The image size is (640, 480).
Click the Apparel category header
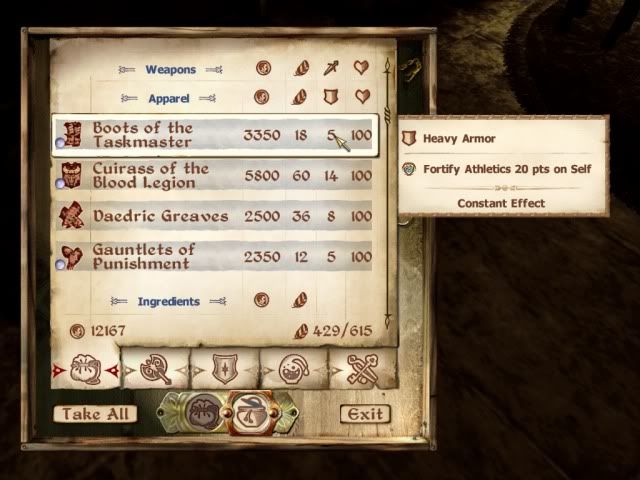169,99
